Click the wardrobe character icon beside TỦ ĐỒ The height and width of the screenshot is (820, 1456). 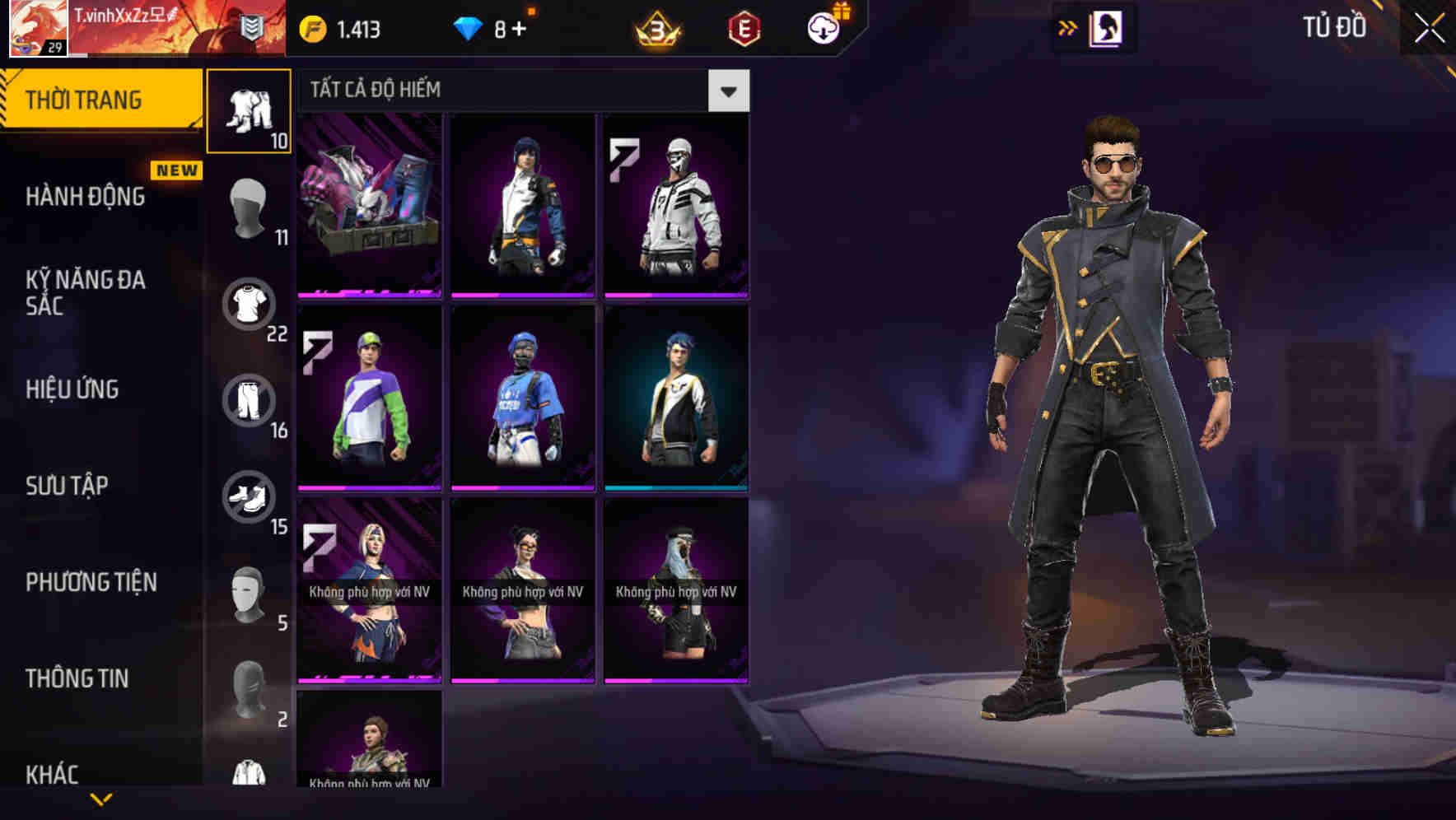[1107, 27]
